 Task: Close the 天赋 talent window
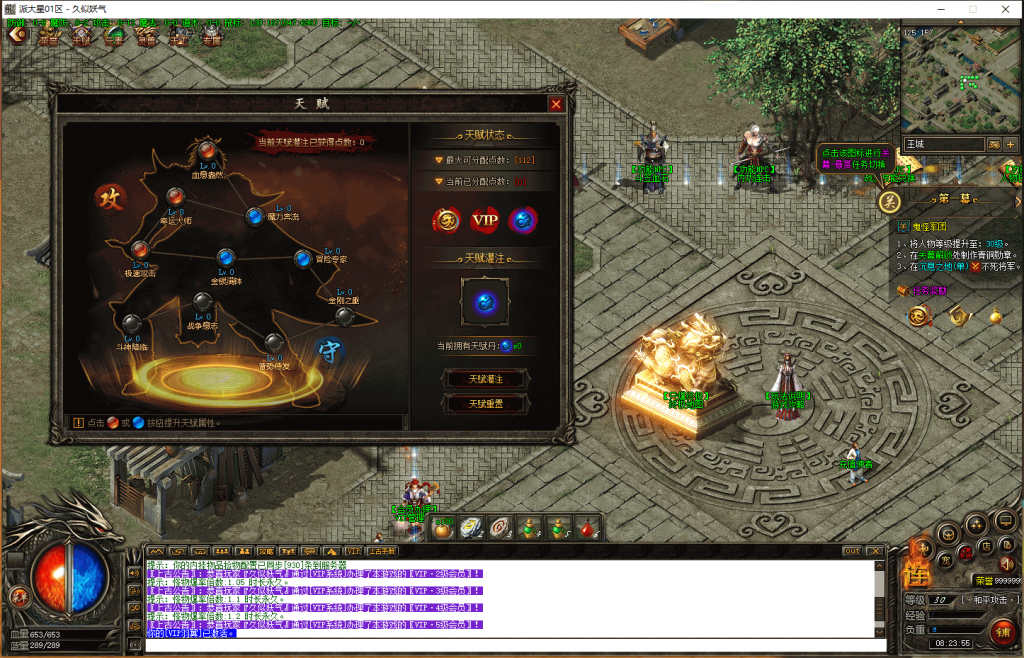(x=556, y=103)
